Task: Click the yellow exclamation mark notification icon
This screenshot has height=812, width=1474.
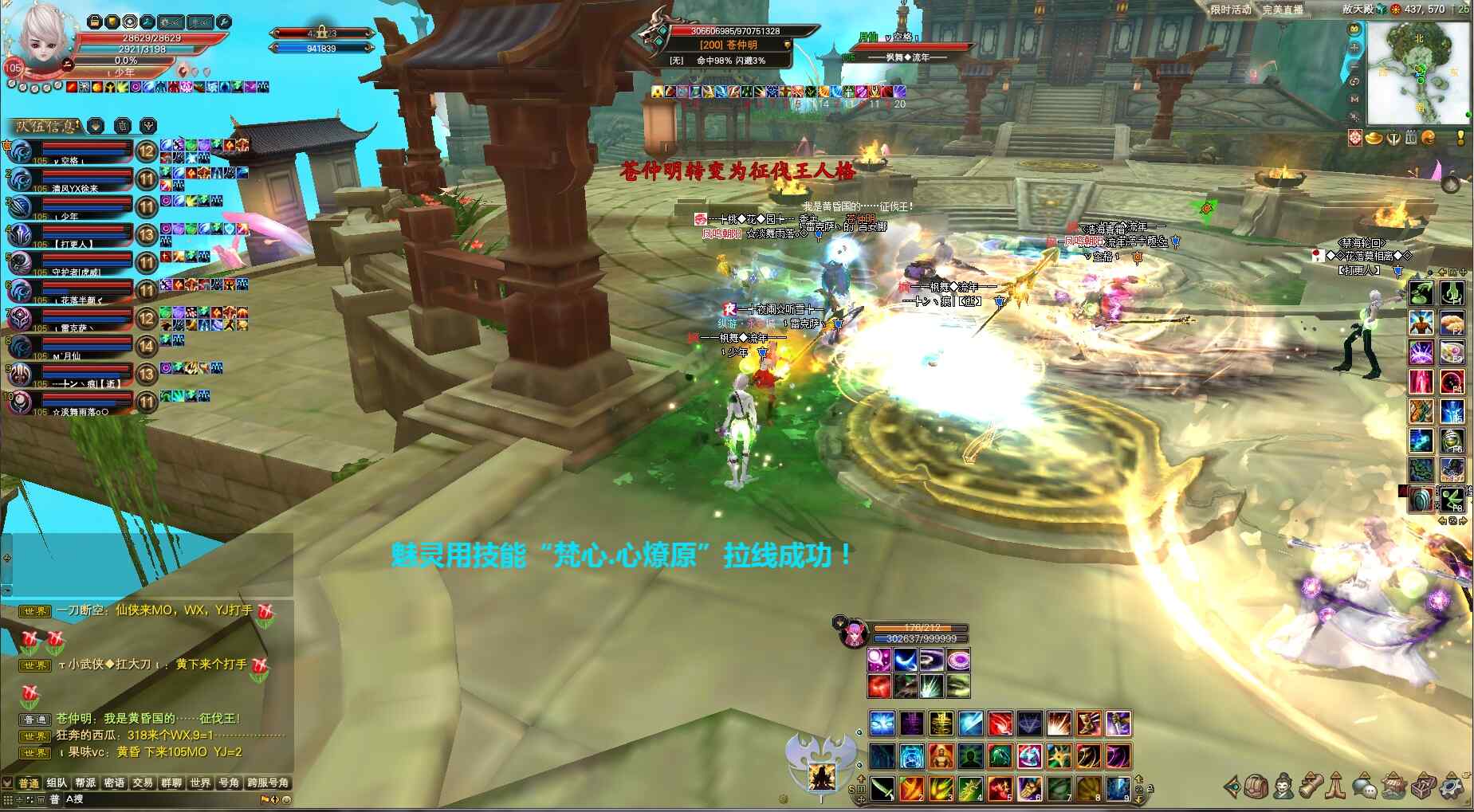Action: (x=1460, y=138)
